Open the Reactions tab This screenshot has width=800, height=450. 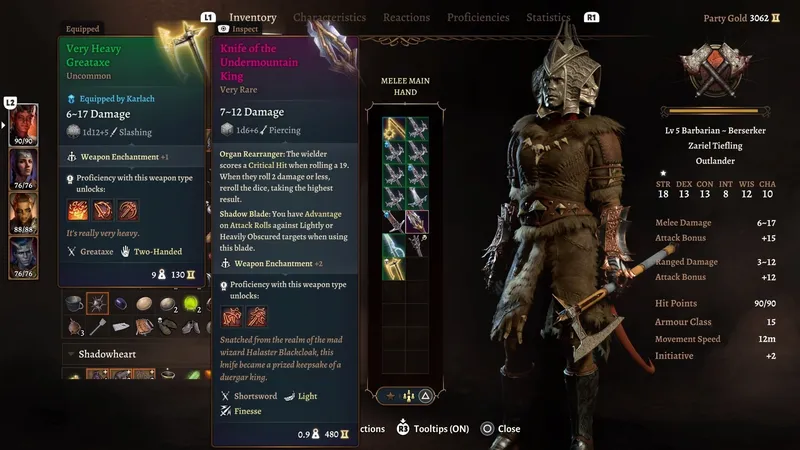pyautogui.click(x=406, y=18)
